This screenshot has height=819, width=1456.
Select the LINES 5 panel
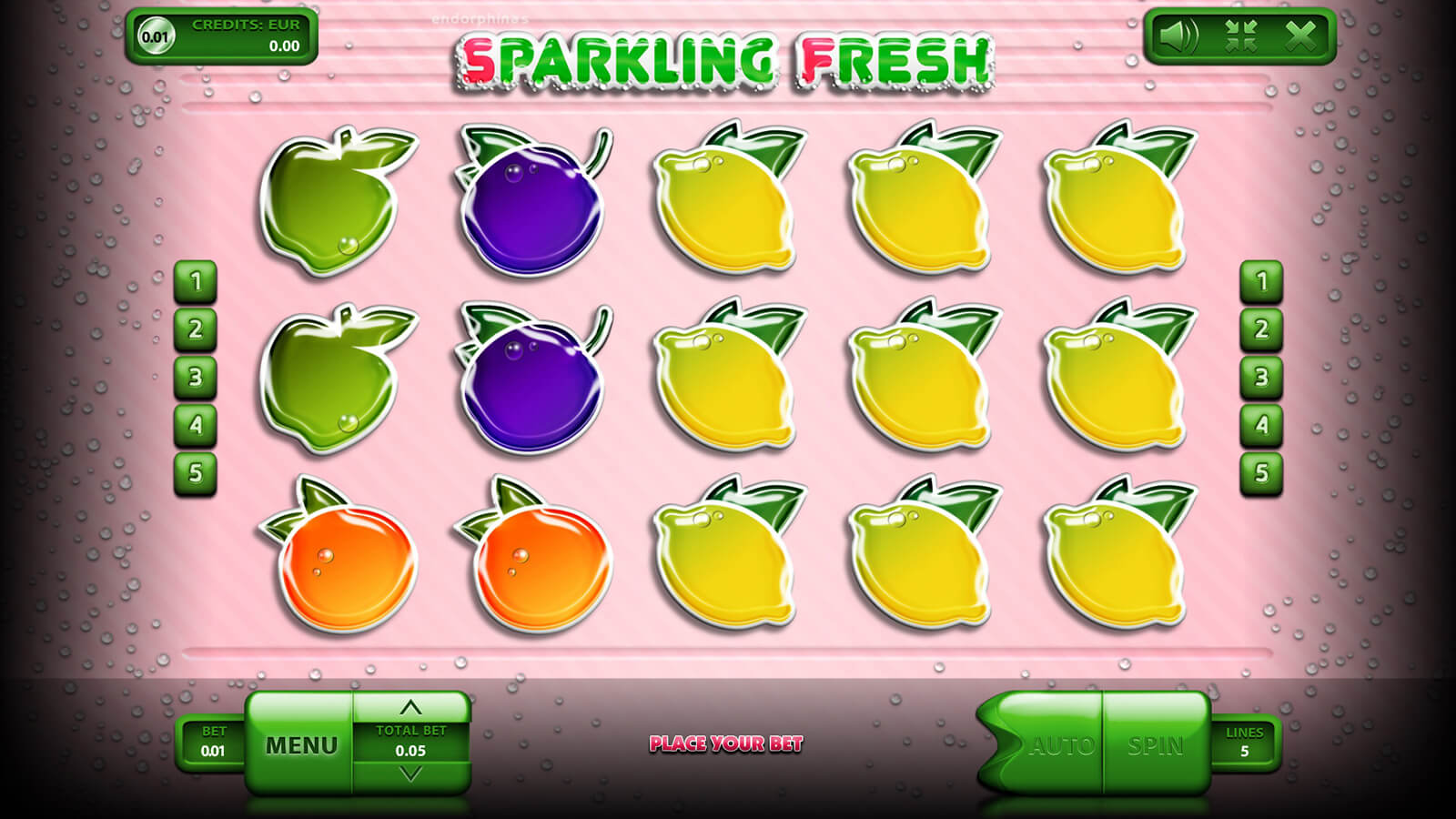pos(1244,743)
